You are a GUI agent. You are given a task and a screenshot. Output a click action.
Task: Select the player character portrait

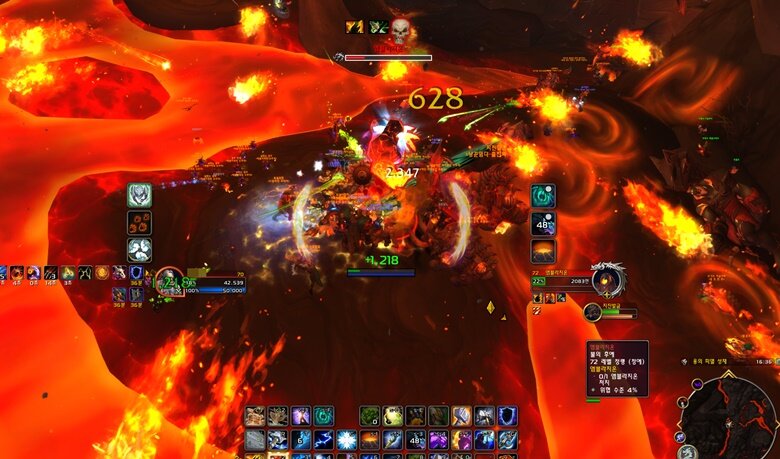167,283
